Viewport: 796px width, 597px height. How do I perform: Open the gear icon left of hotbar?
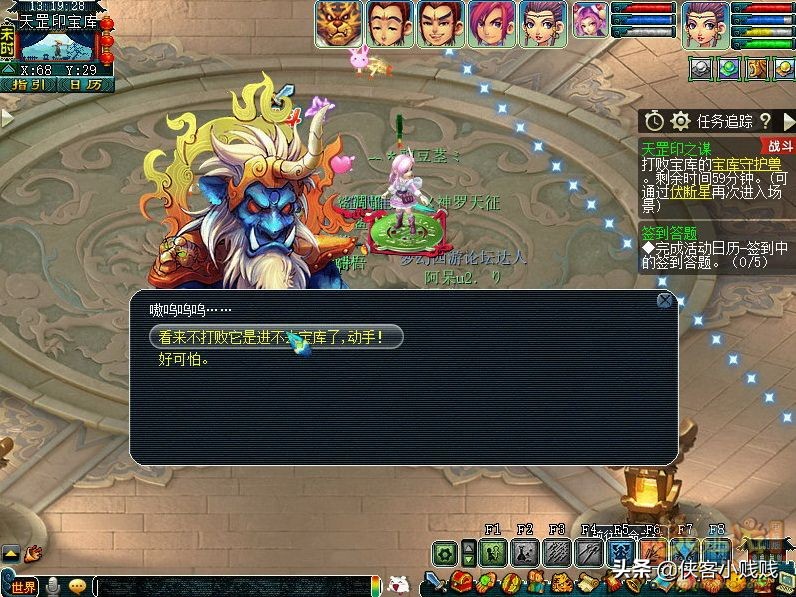point(445,552)
